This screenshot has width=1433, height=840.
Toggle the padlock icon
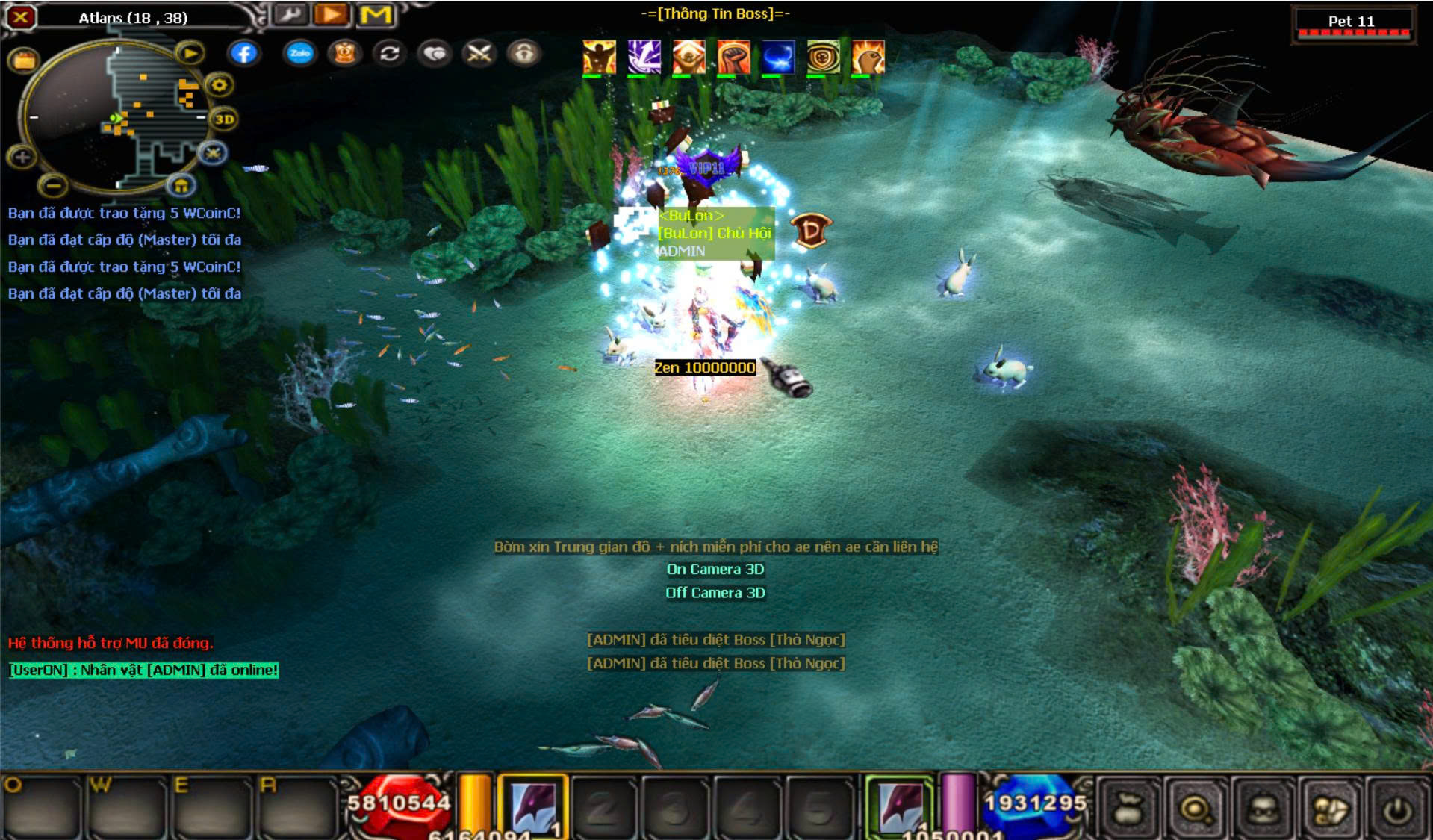point(524,53)
